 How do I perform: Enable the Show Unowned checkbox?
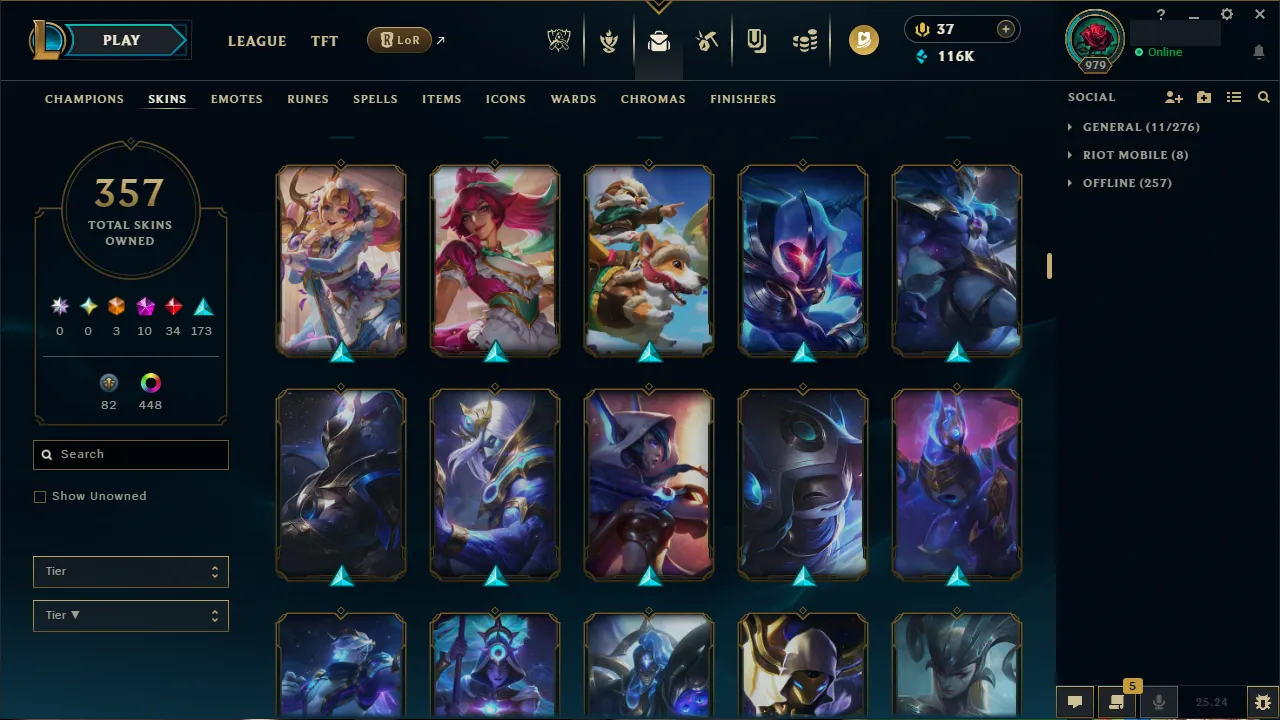(40, 496)
